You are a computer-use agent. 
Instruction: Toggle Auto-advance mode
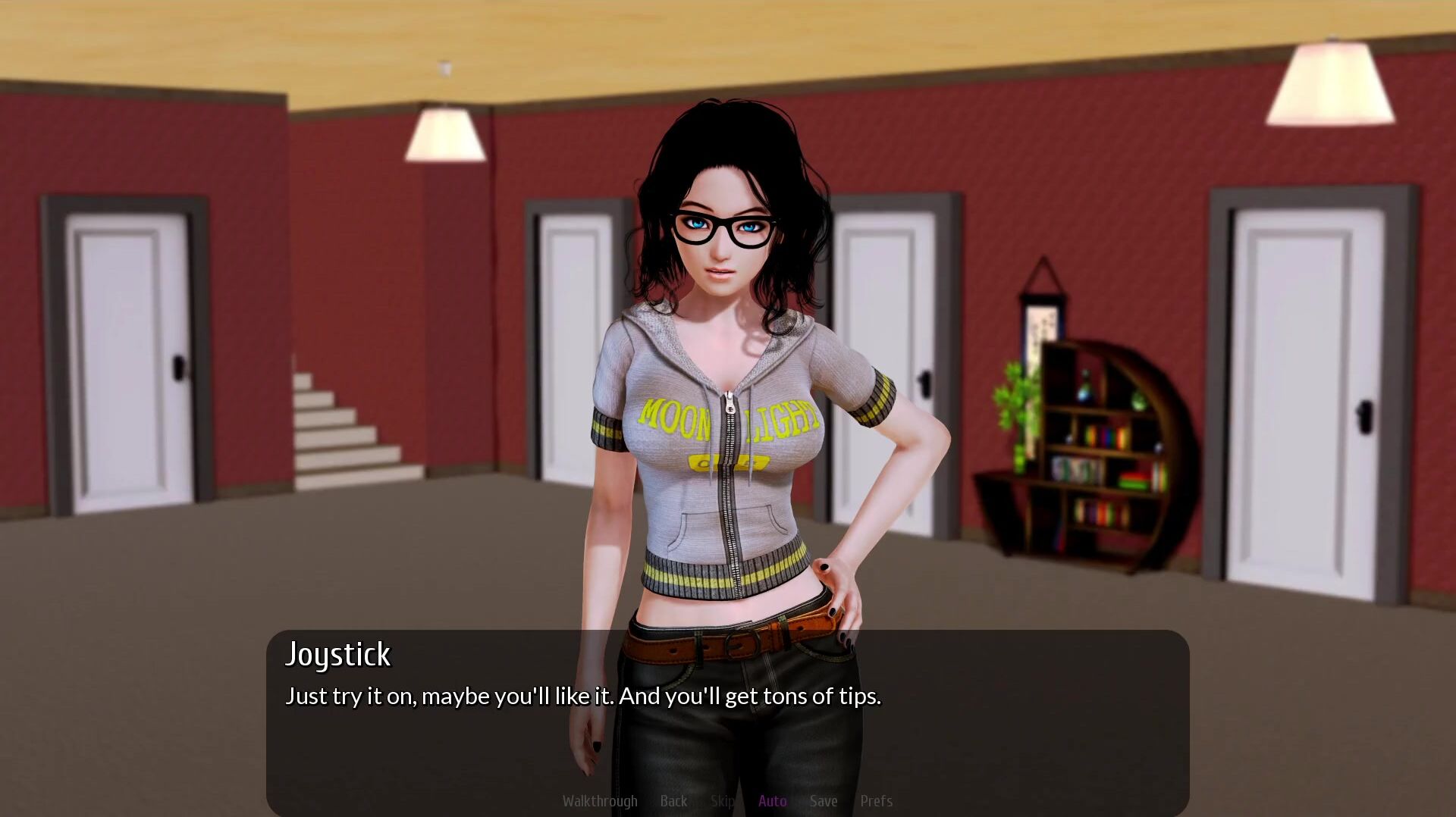click(x=772, y=801)
